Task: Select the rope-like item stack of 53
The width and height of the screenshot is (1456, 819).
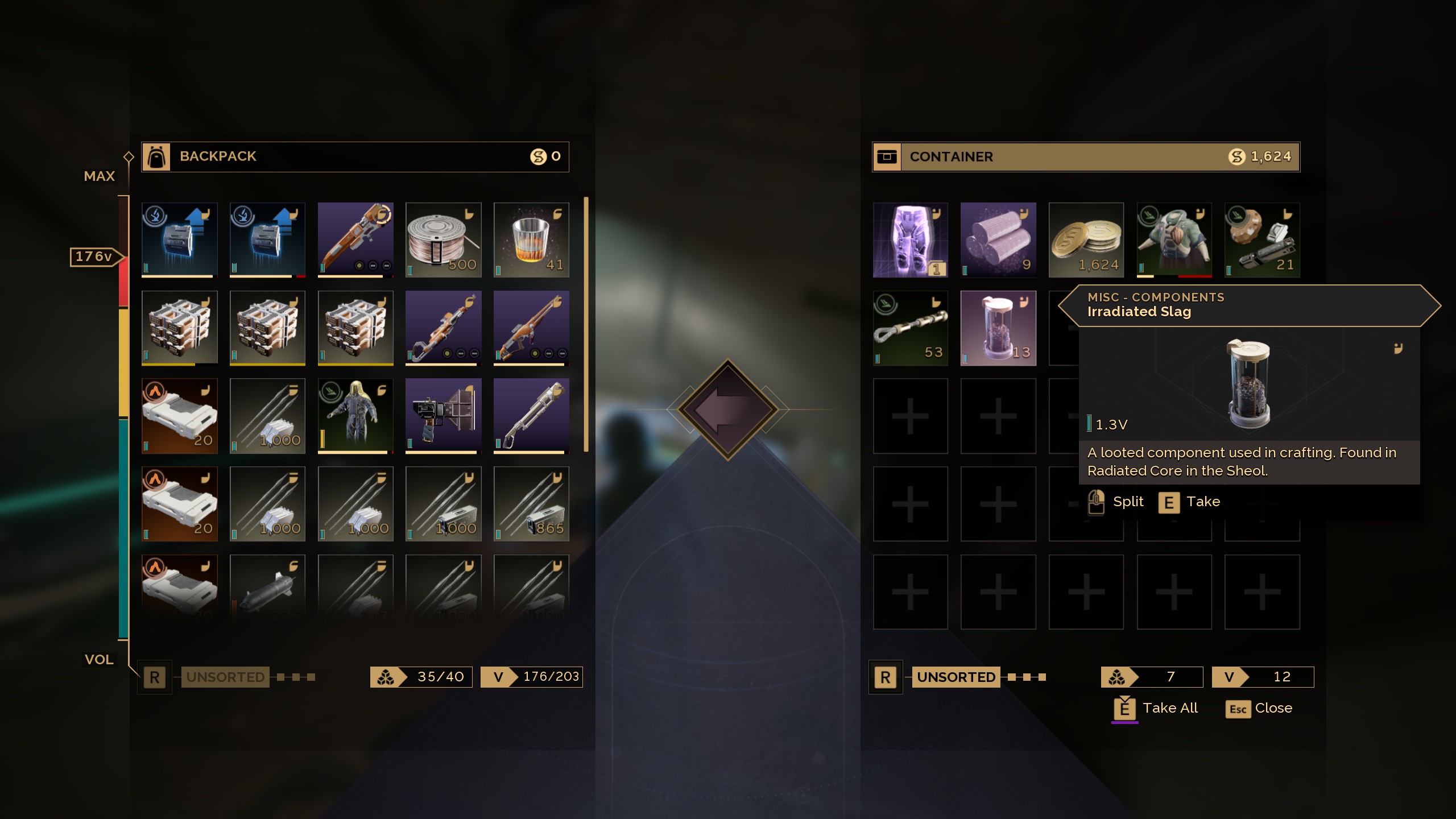Action: point(910,328)
